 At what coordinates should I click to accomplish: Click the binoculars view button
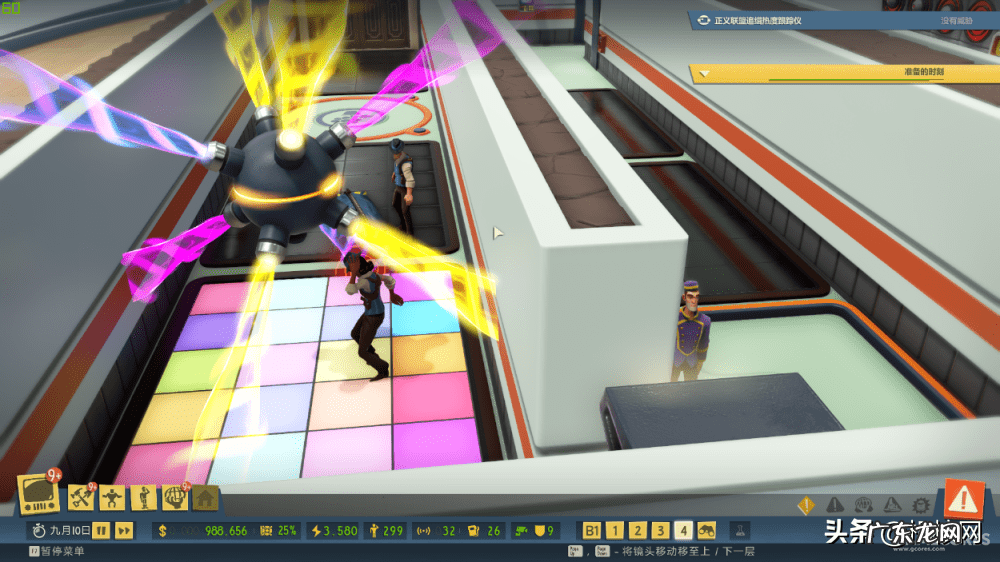(706, 530)
